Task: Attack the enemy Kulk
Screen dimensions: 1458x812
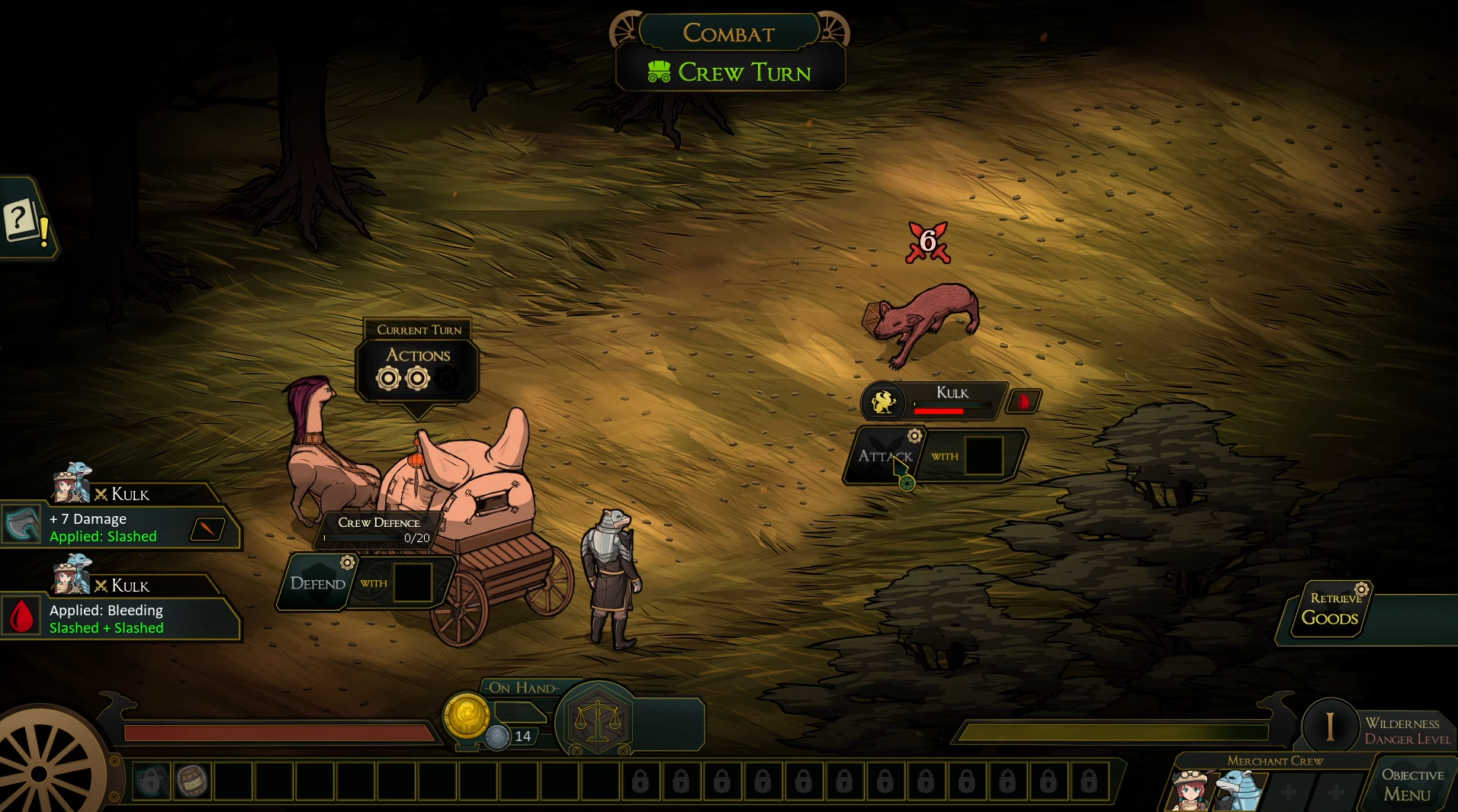Action: coord(885,456)
